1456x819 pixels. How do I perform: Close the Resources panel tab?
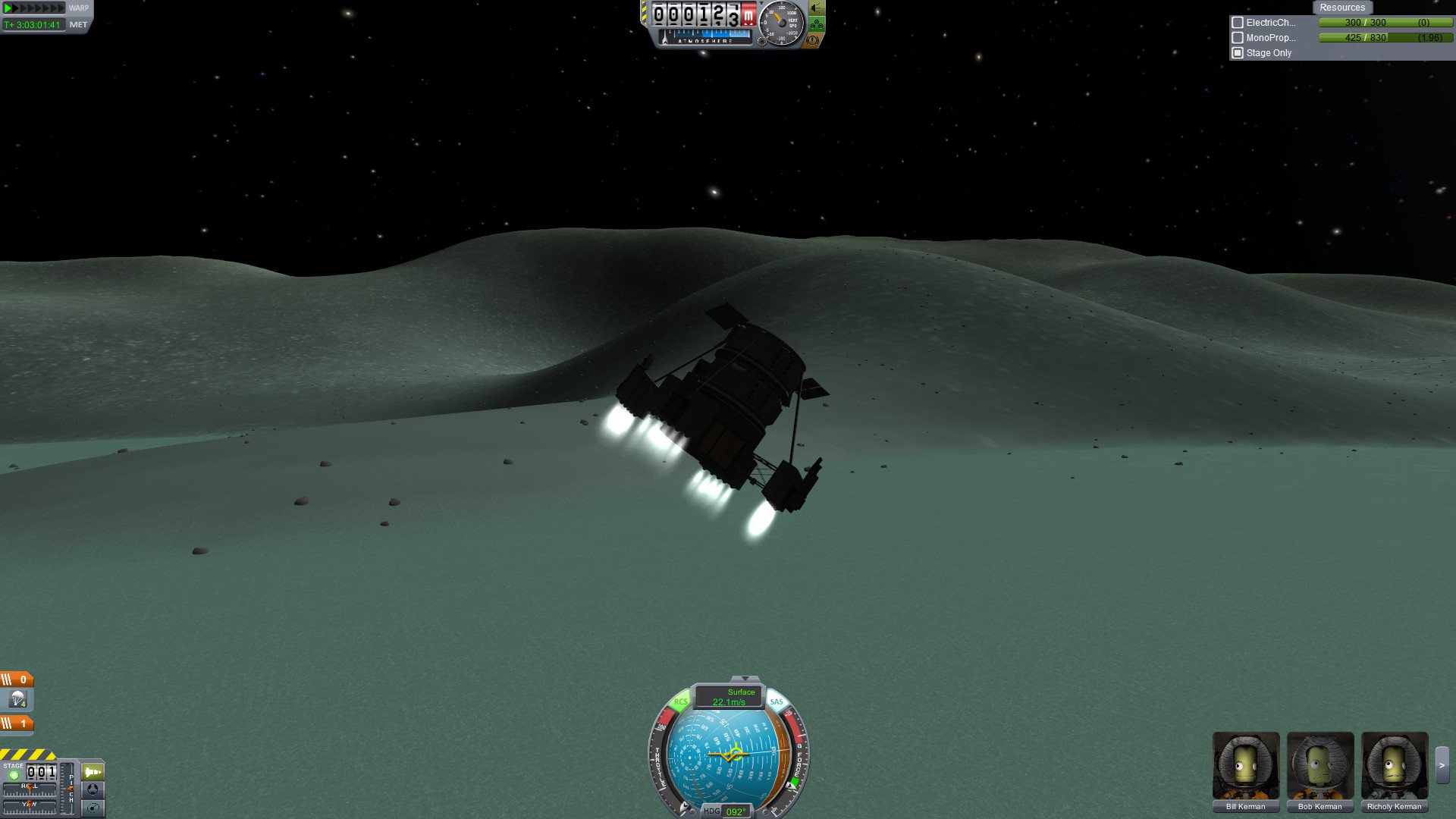1341,8
